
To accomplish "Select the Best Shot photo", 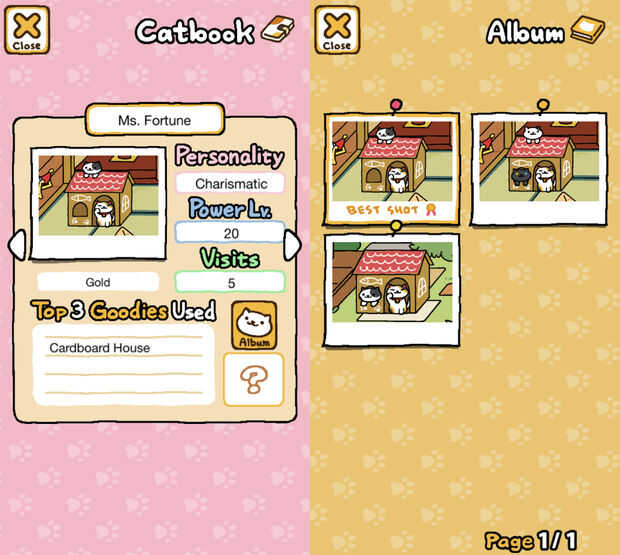I will pos(391,168).
